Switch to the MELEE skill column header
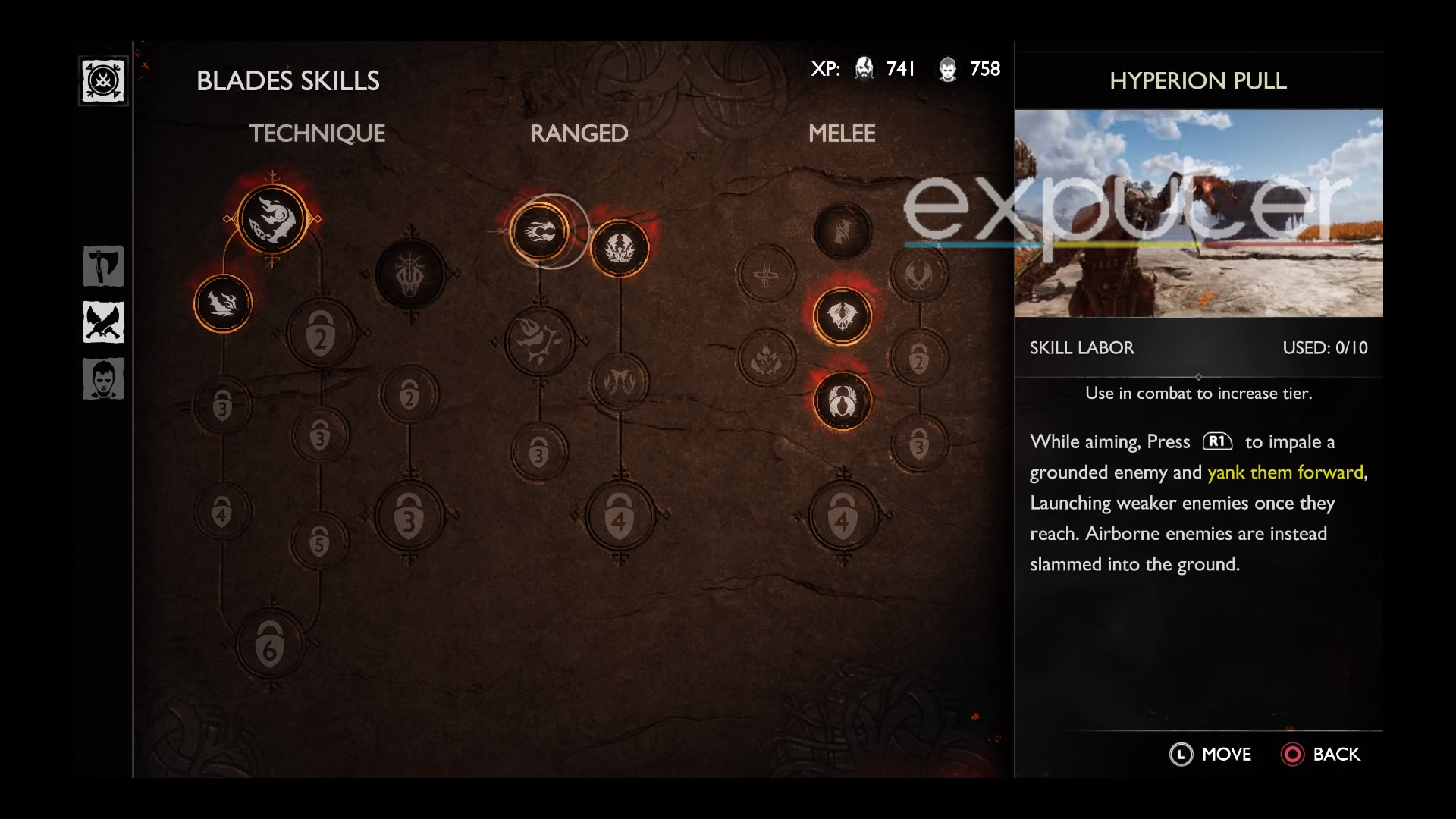The image size is (1456, 819). pyautogui.click(x=843, y=133)
